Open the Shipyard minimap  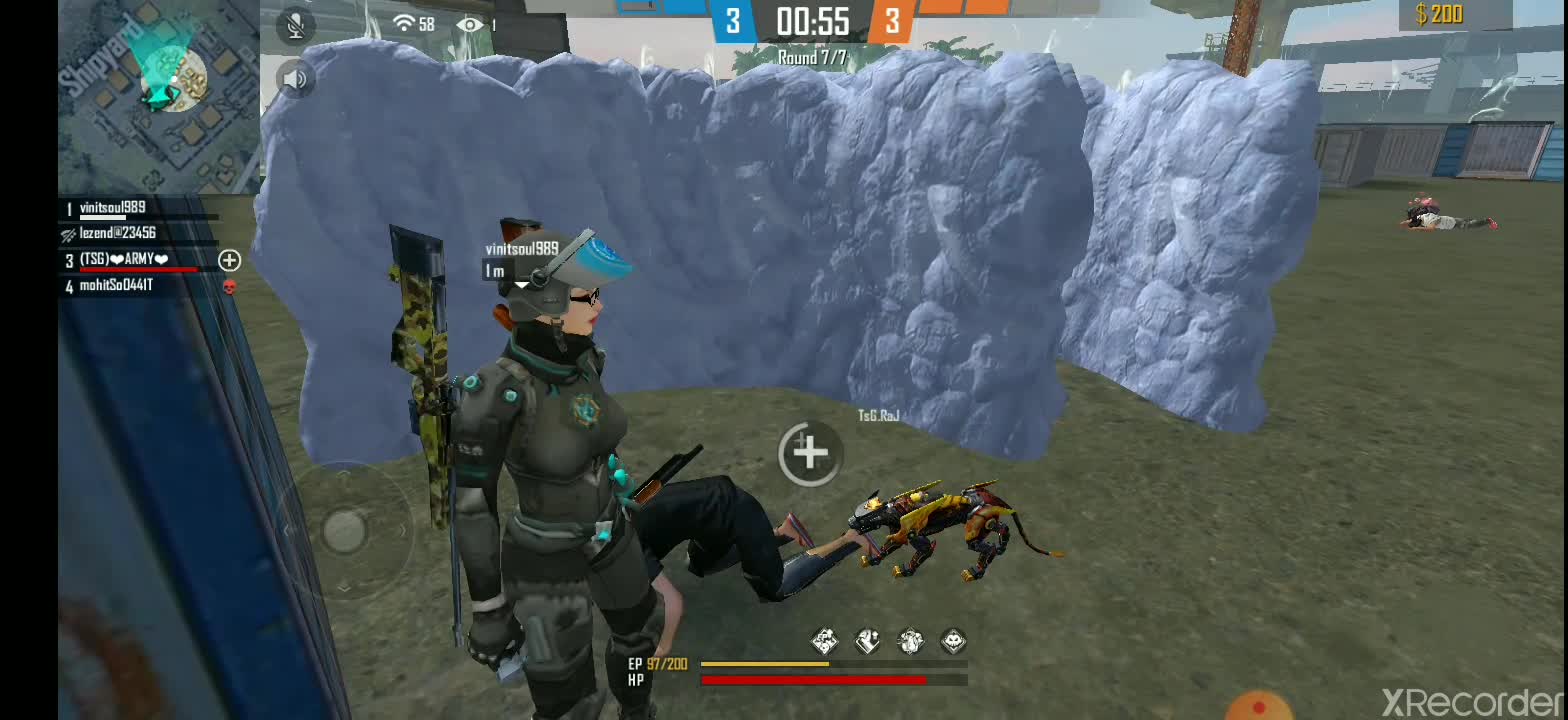point(158,97)
